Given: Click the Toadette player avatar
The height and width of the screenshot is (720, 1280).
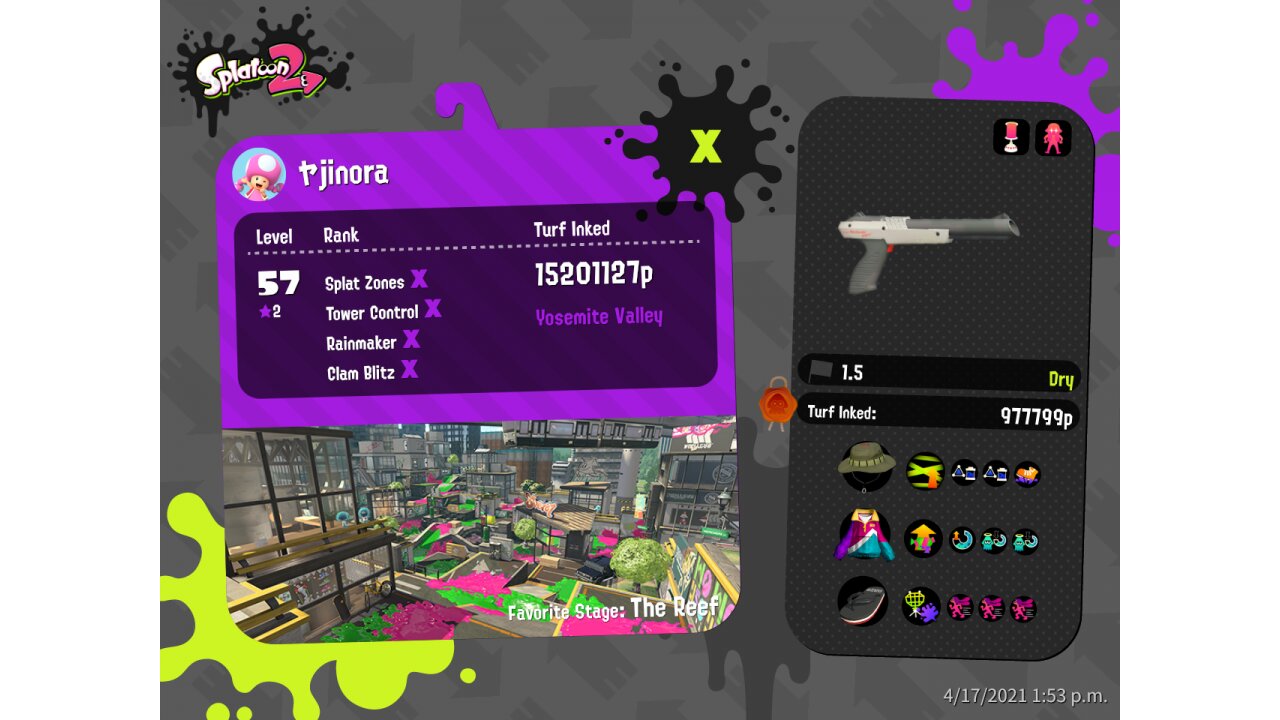Looking at the screenshot, I should (259, 174).
